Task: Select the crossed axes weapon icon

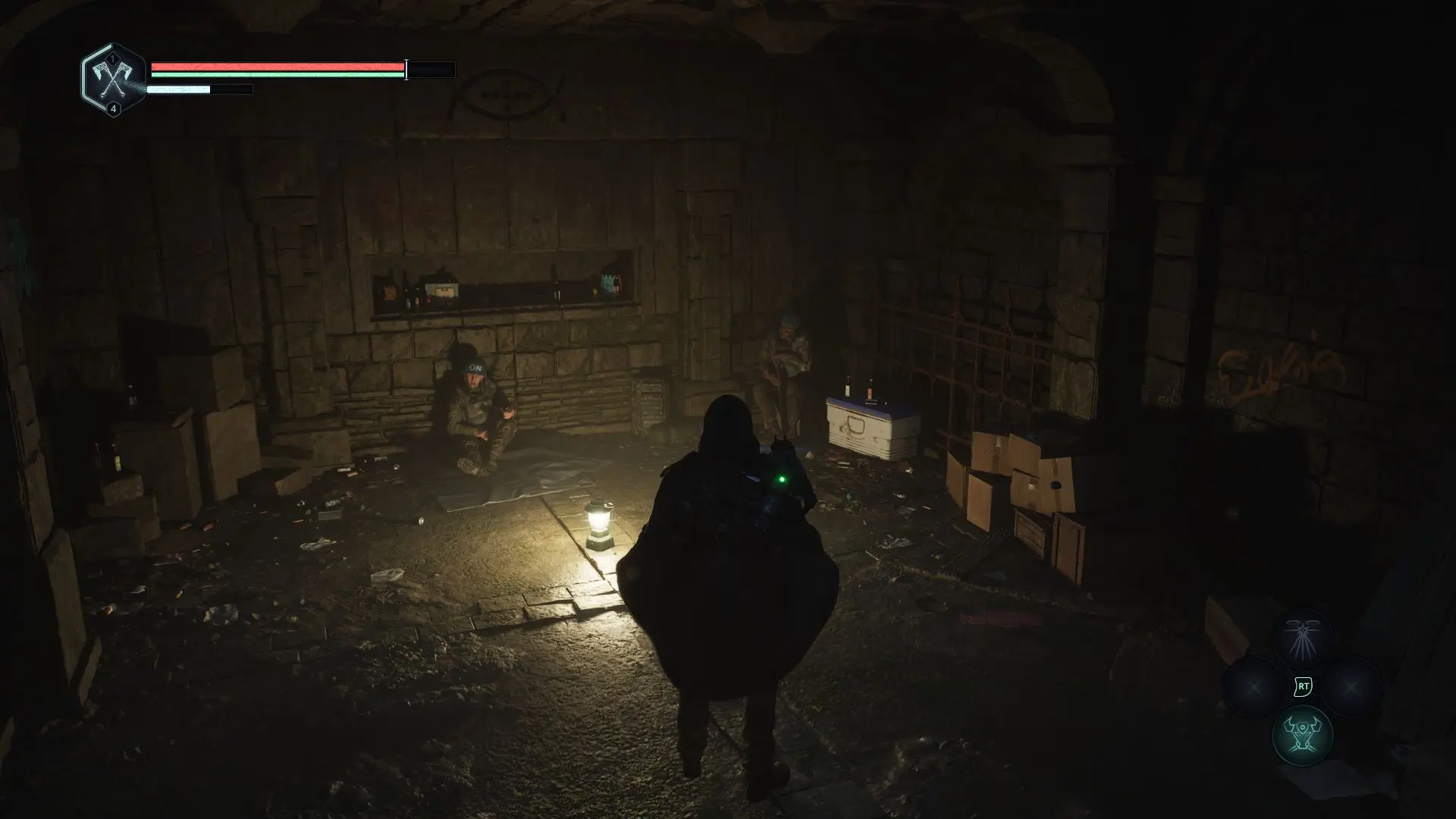Action: pos(114,79)
